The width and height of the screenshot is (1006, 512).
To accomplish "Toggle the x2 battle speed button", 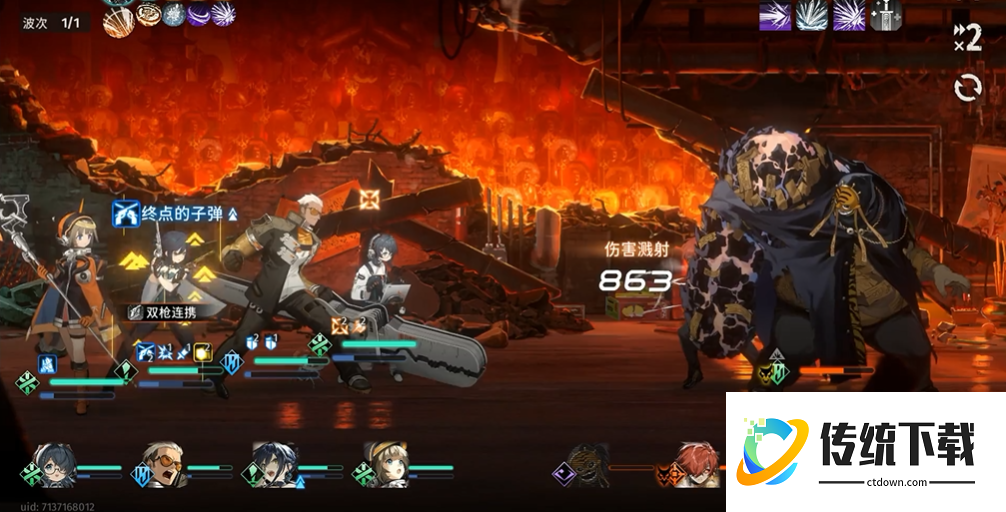I will click(967, 38).
